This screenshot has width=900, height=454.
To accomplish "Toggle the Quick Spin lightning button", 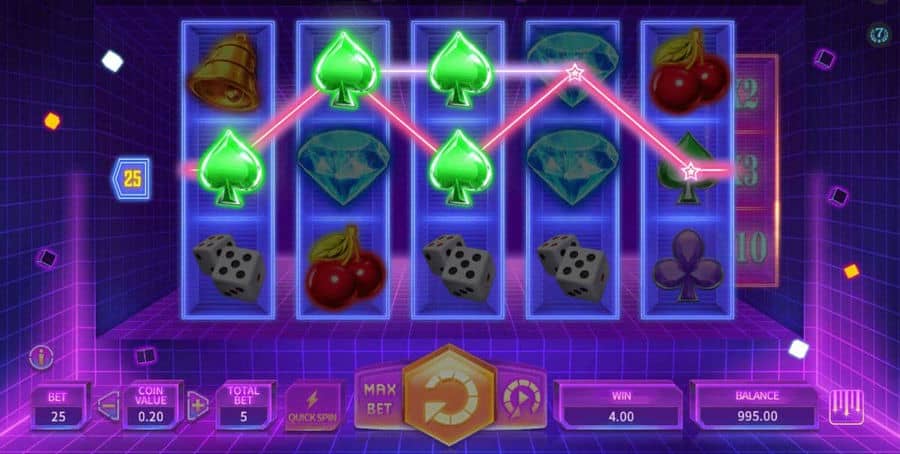I will [313, 405].
